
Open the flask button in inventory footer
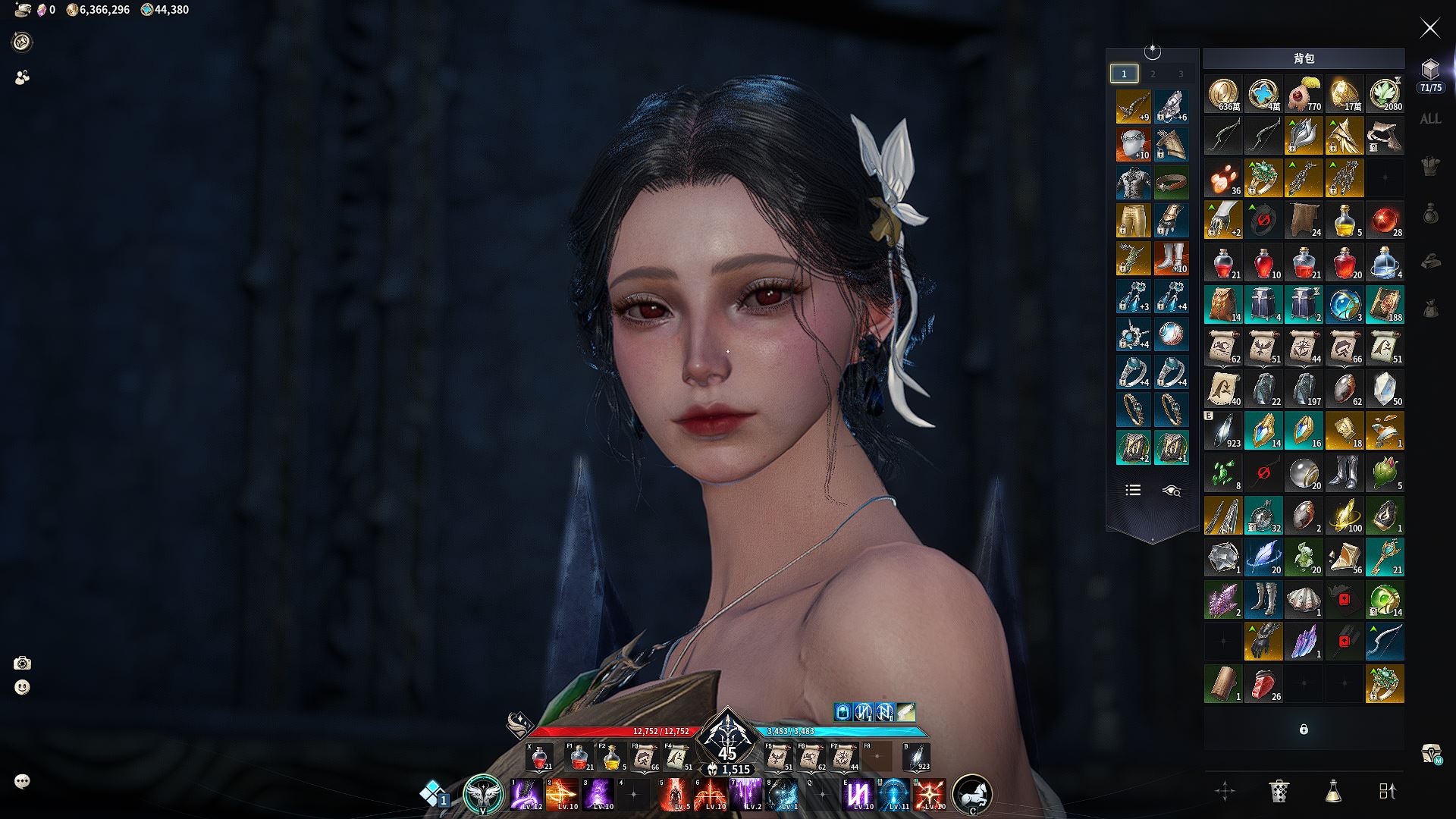point(1333,791)
